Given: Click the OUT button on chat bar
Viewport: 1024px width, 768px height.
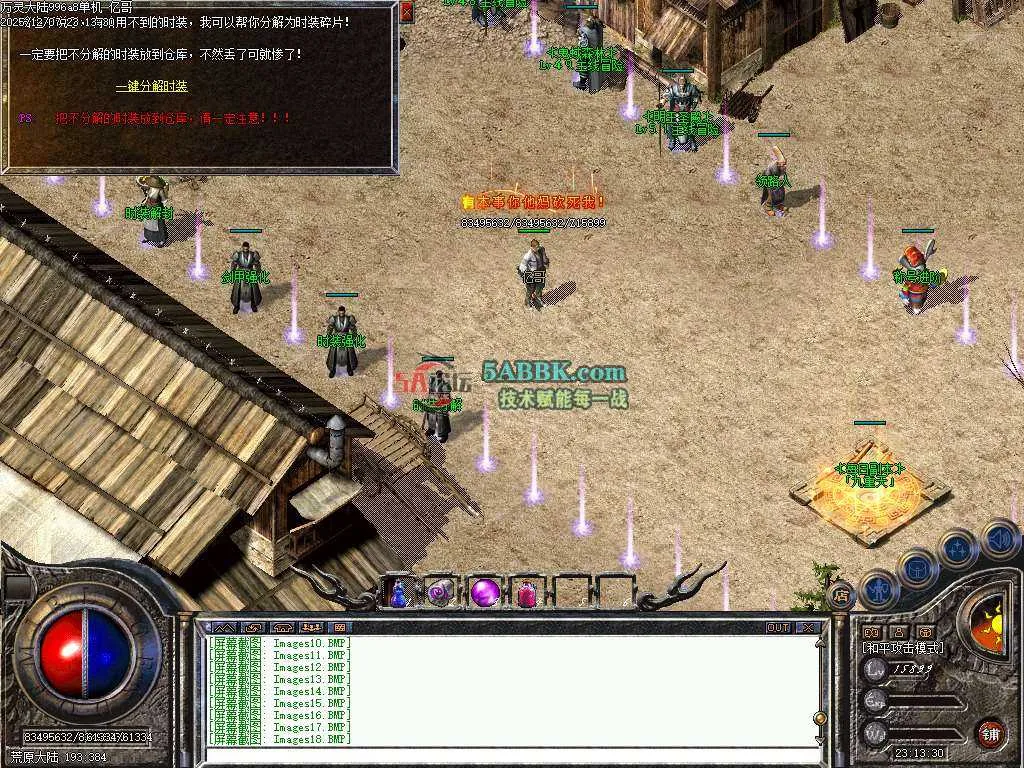Looking at the screenshot, I should pos(778,628).
